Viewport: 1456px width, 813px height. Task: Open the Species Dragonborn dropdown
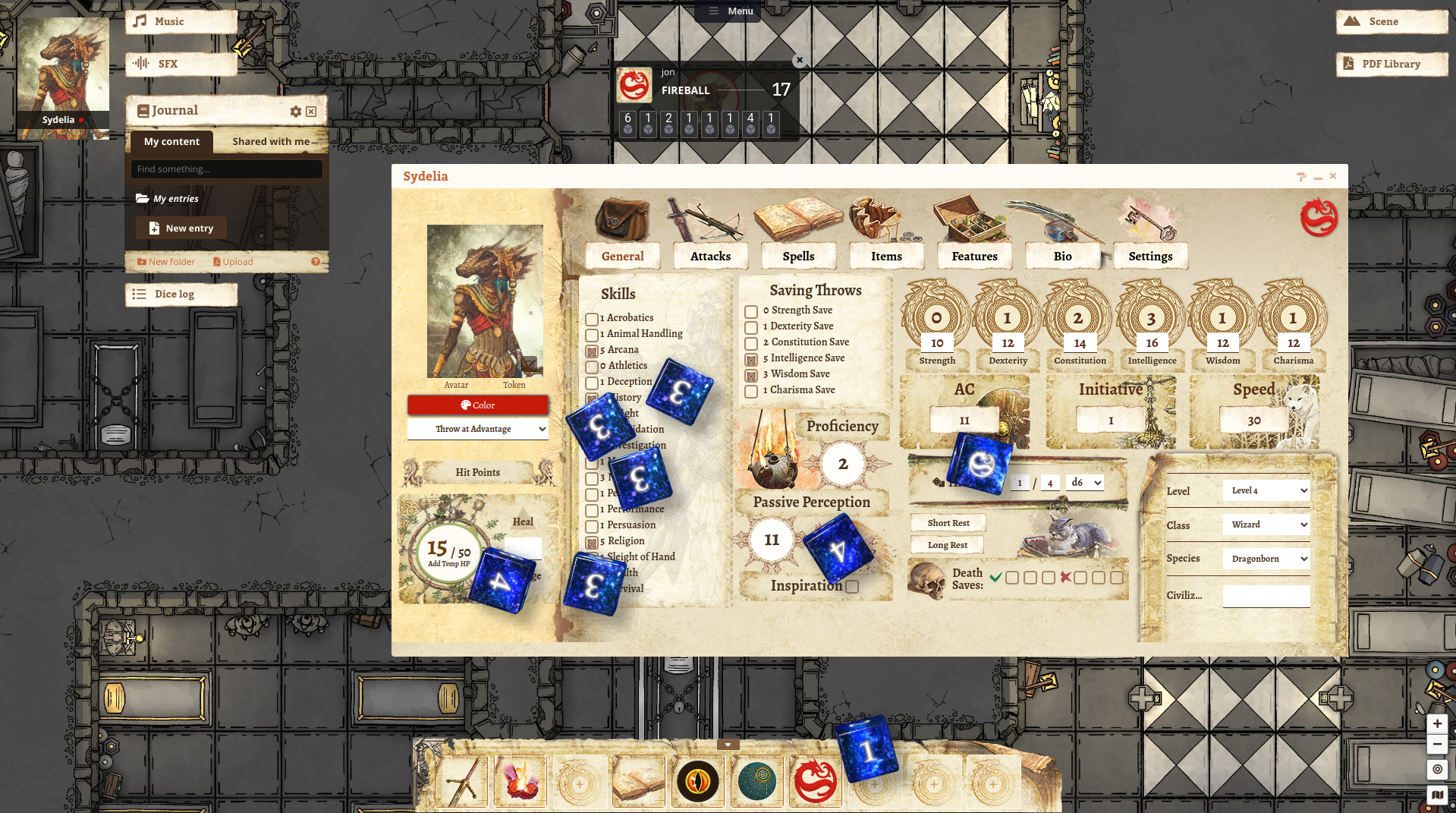pos(1266,558)
